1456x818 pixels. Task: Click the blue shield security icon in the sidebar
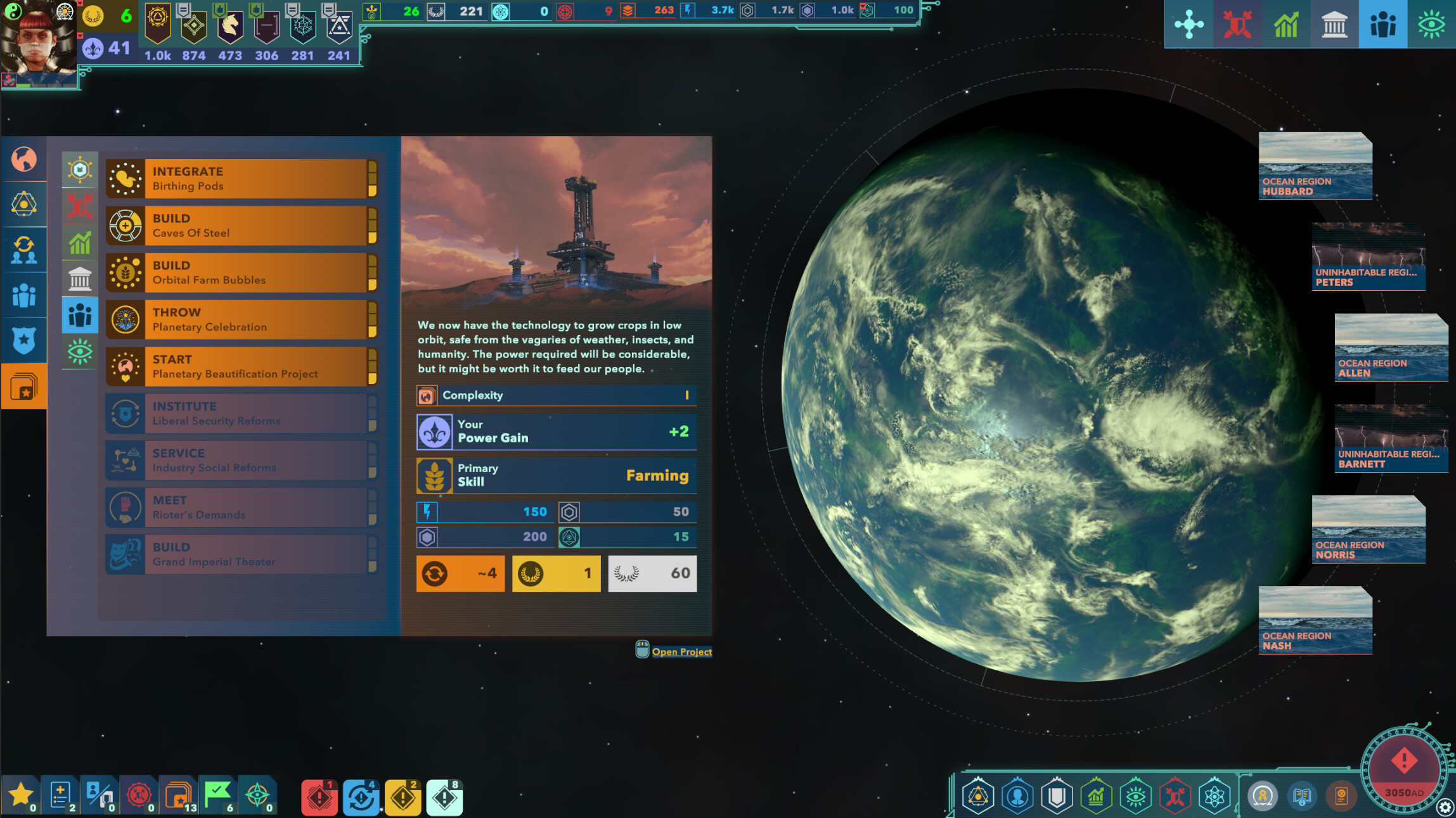[23, 340]
